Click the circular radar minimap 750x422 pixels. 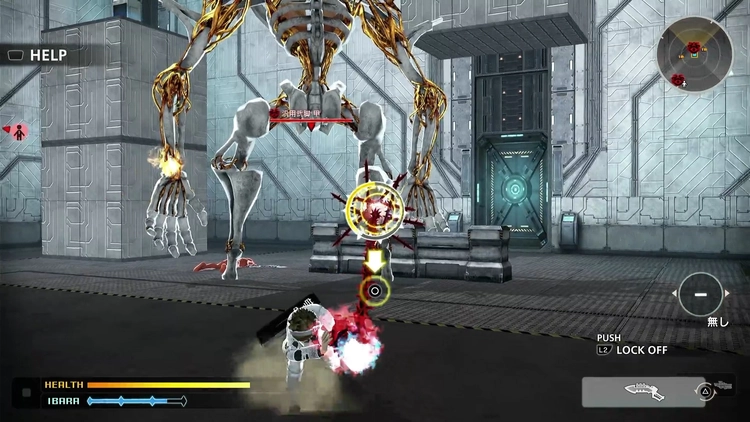(x=694, y=55)
